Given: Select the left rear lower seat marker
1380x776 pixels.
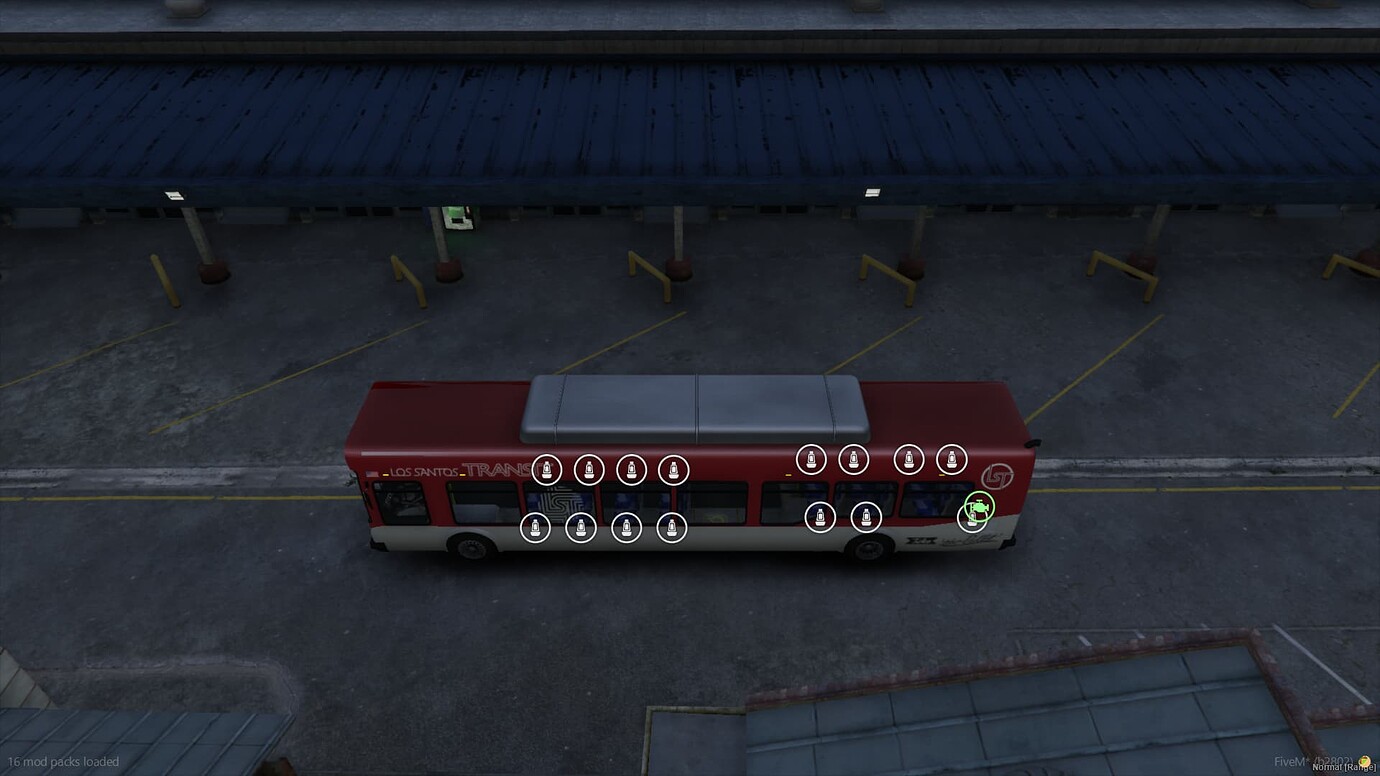Looking at the screenshot, I should [x=819, y=518].
